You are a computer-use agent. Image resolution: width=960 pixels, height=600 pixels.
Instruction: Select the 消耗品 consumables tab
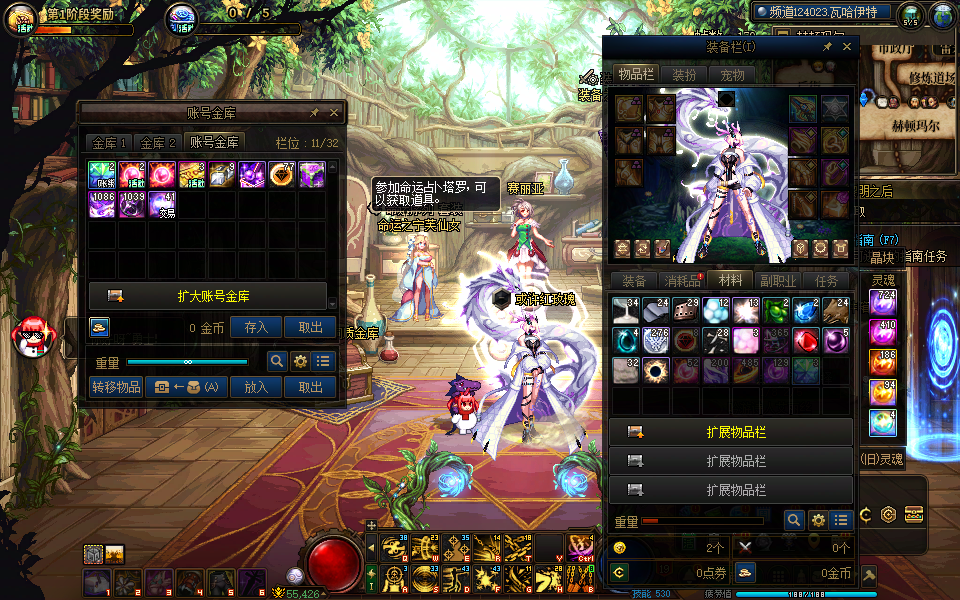click(x=683, y=282)
